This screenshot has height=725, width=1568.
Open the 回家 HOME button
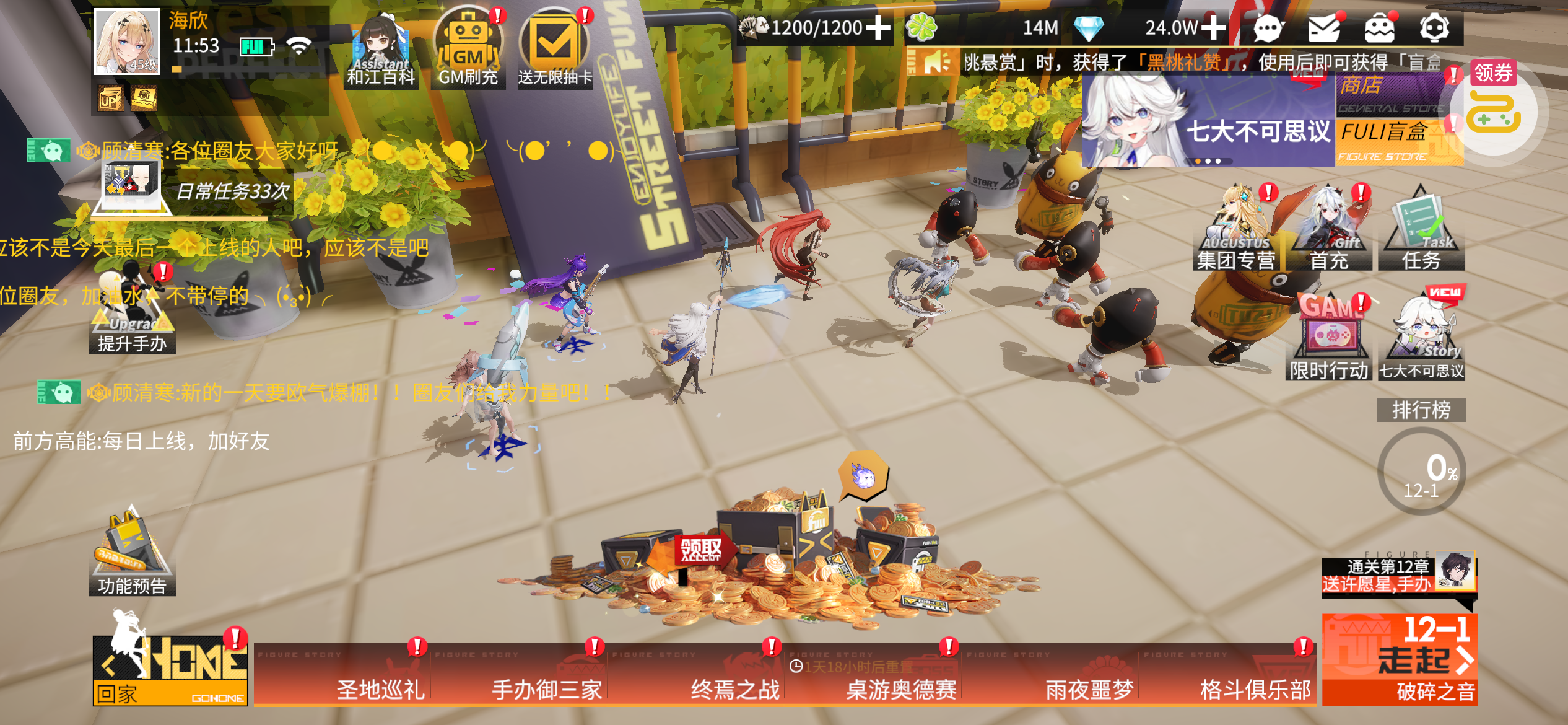pos(170,670)
